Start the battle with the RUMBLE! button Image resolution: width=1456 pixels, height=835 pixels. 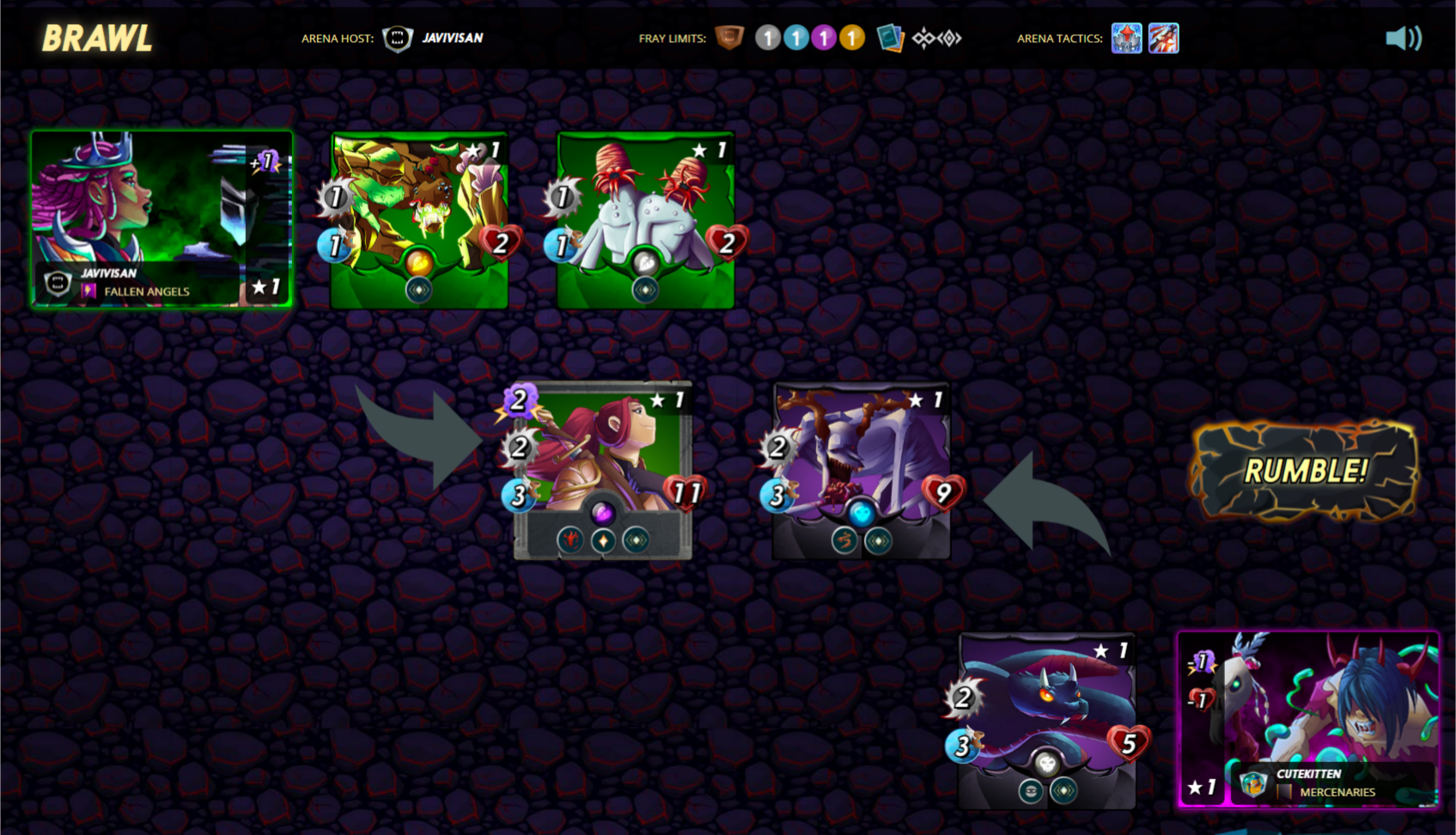(x=1305, y=470)
